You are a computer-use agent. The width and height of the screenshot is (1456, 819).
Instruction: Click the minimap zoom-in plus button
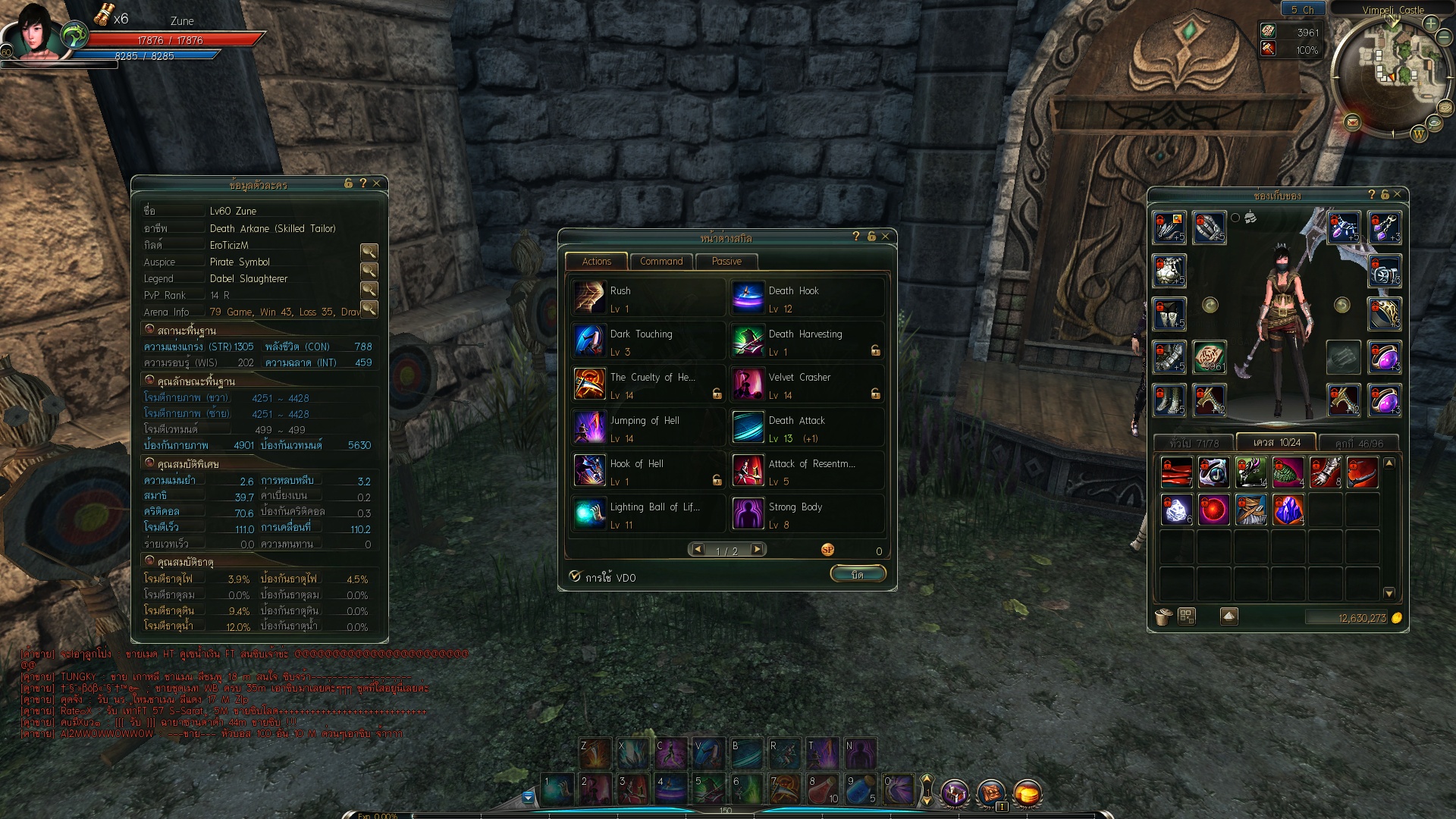click(x=1431, y=24)
